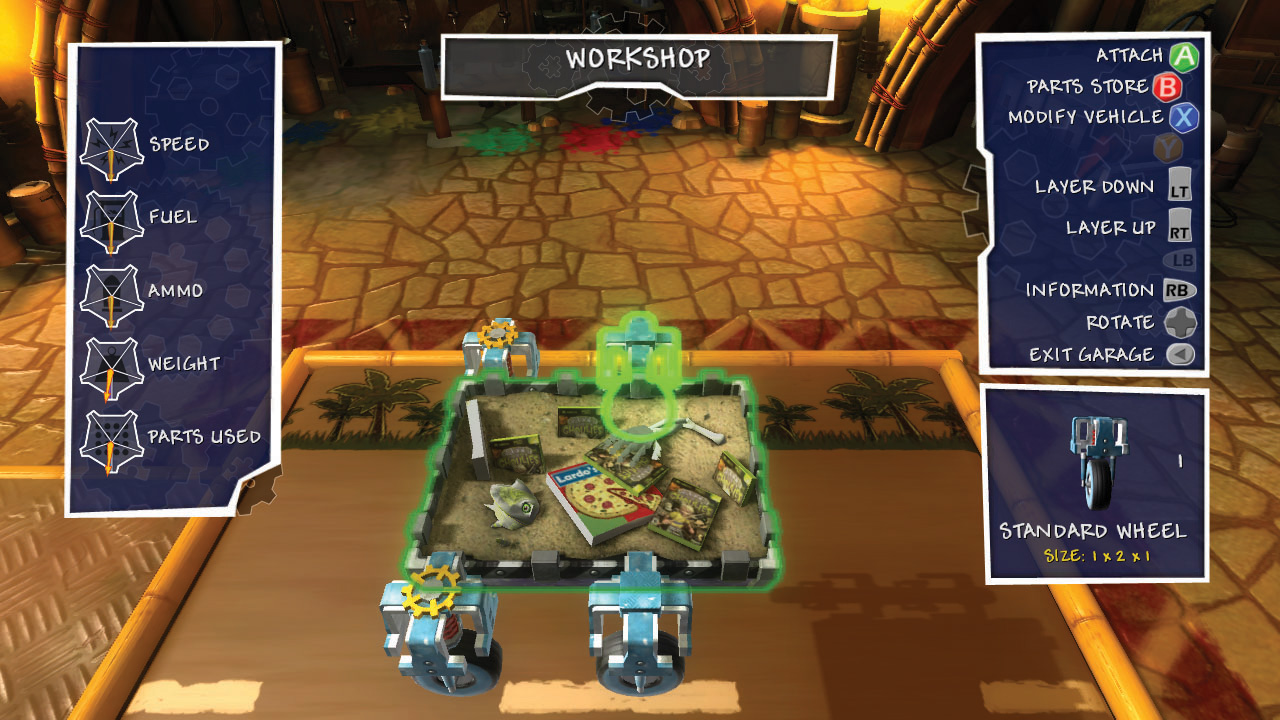This screenshot has width=1280, height=720.
Task: Choose Exit Garage
Action: (x=1090, y=353)
